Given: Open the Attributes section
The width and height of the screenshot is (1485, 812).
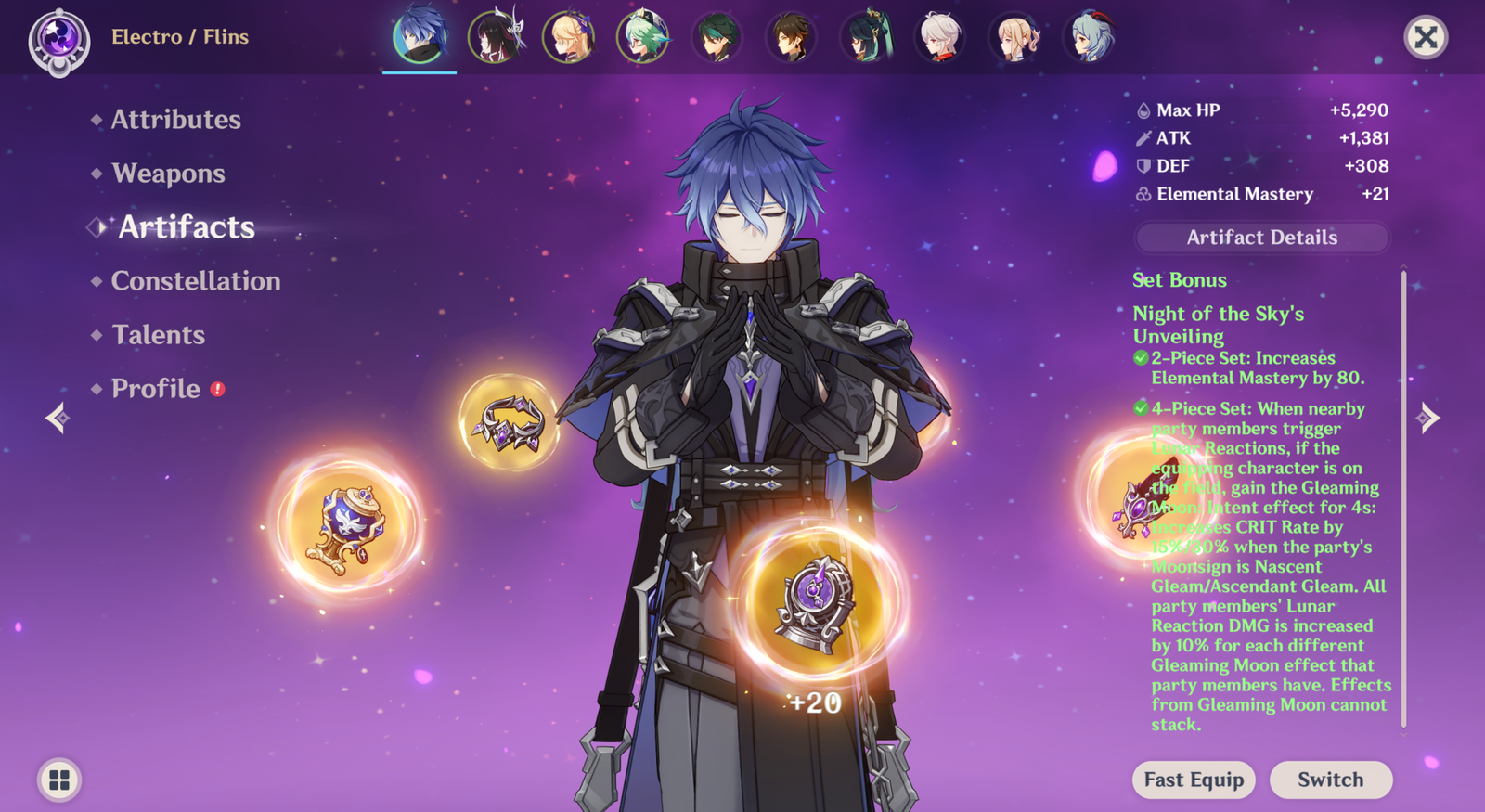Looking at the screenshot, I should [175, 120].
